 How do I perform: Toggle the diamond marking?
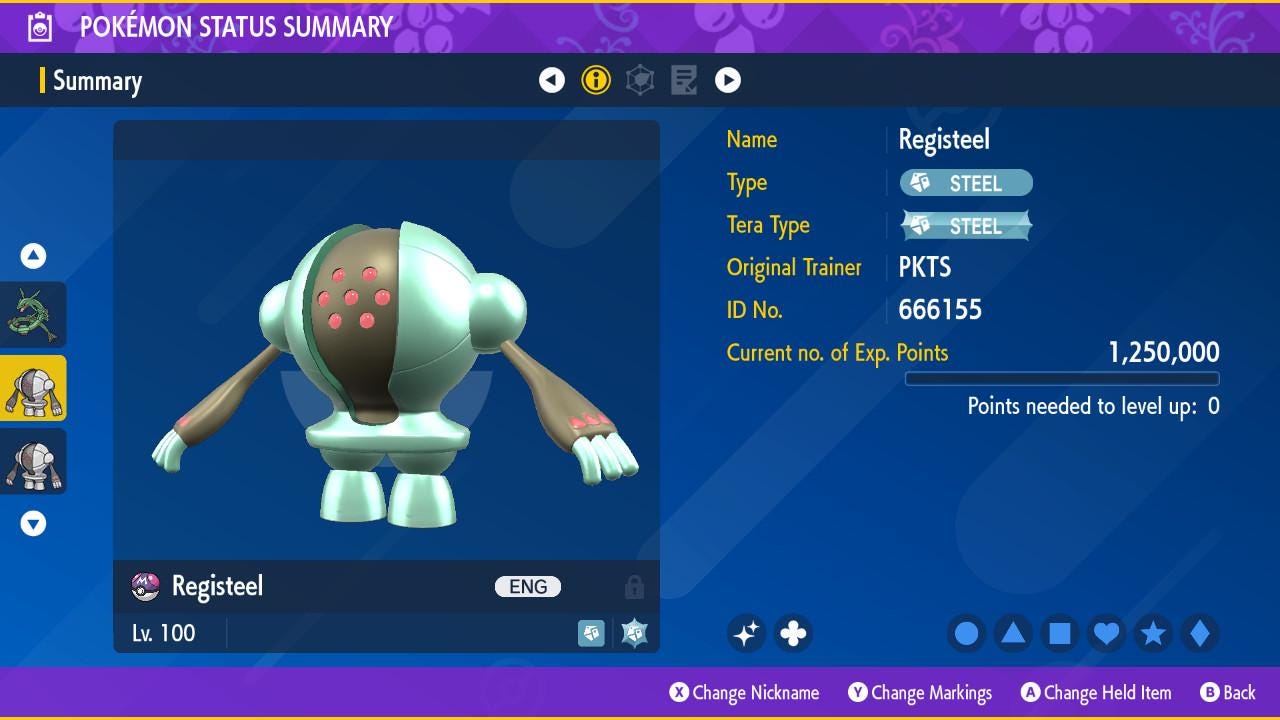[1199, 633]
